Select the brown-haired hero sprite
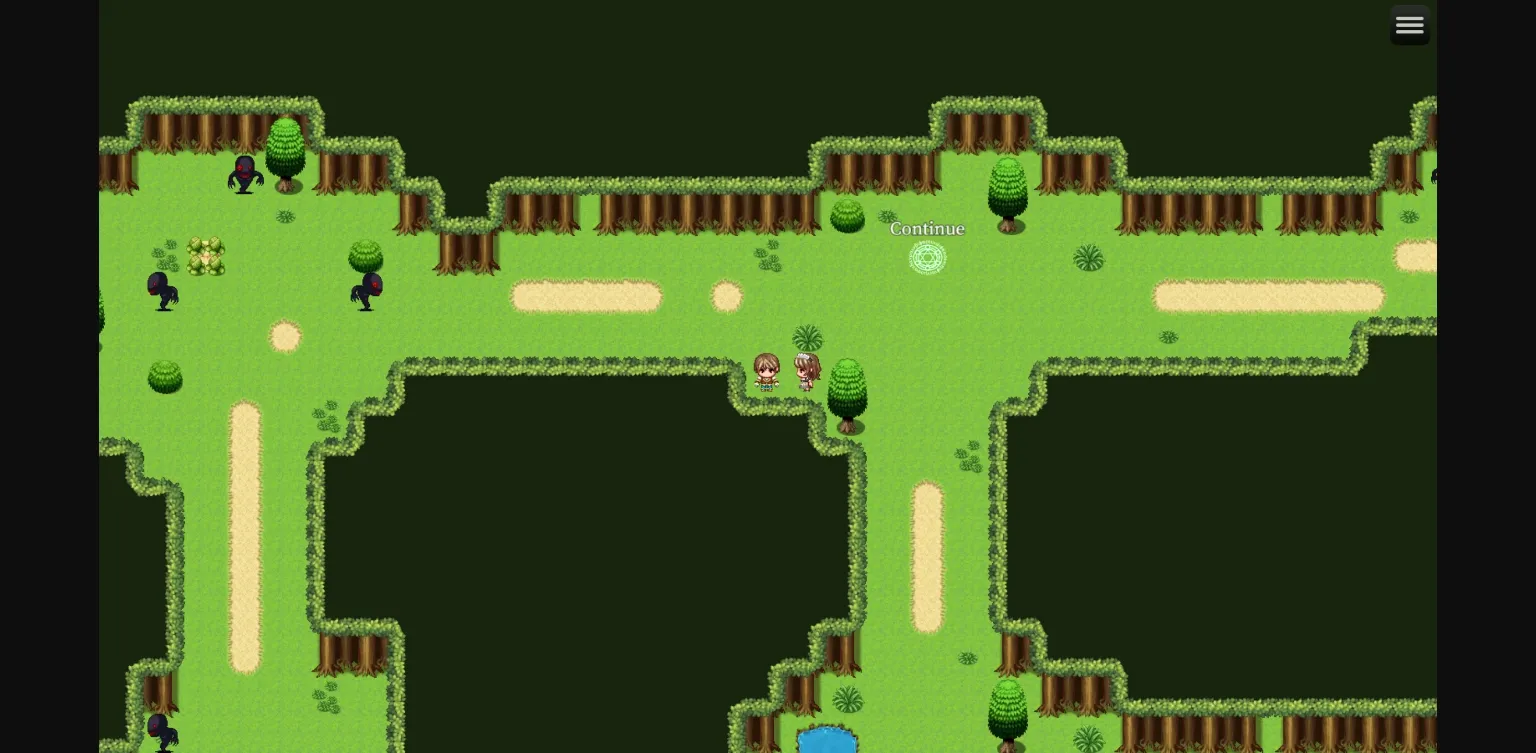The height and width of the screenshot is (753, 1536). click(x=768, y=372)
